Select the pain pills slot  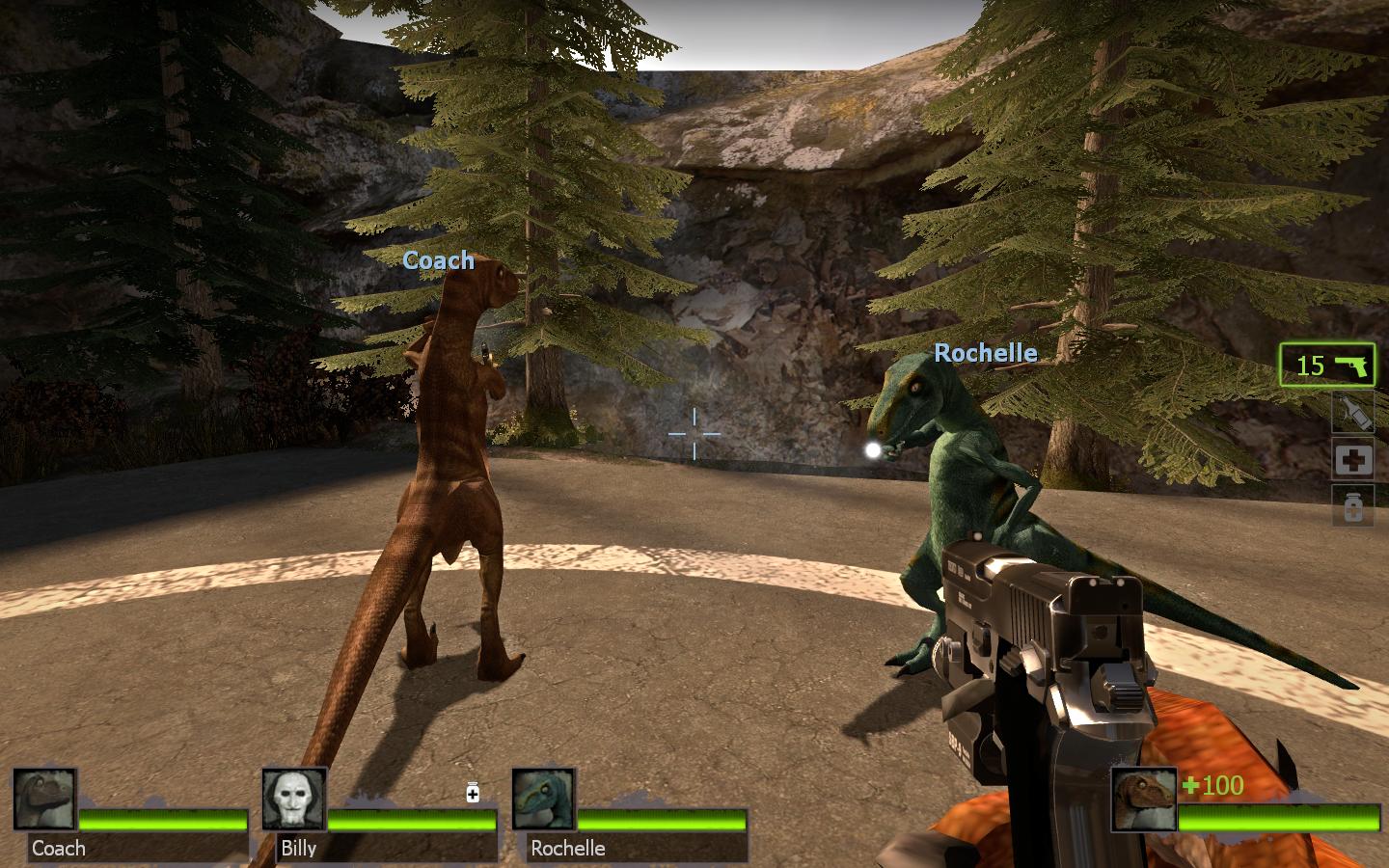[x=1352, y=505]
